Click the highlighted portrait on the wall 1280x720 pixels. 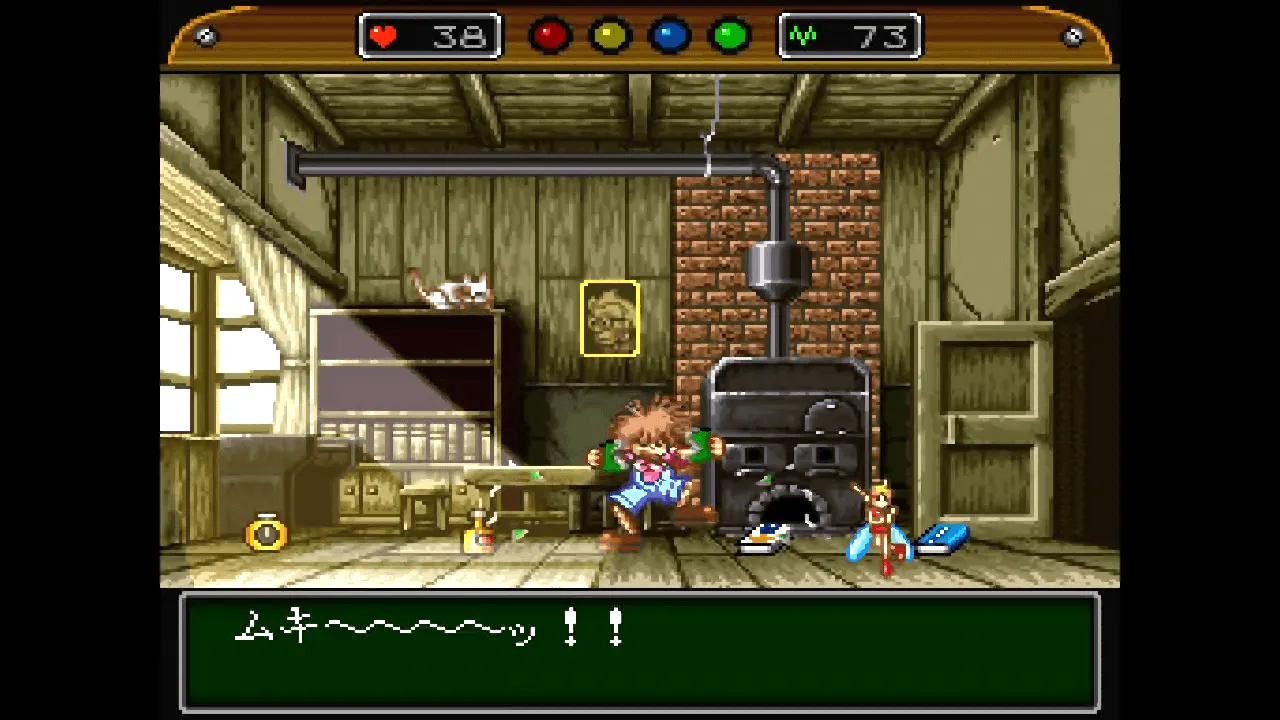[611, 318]
